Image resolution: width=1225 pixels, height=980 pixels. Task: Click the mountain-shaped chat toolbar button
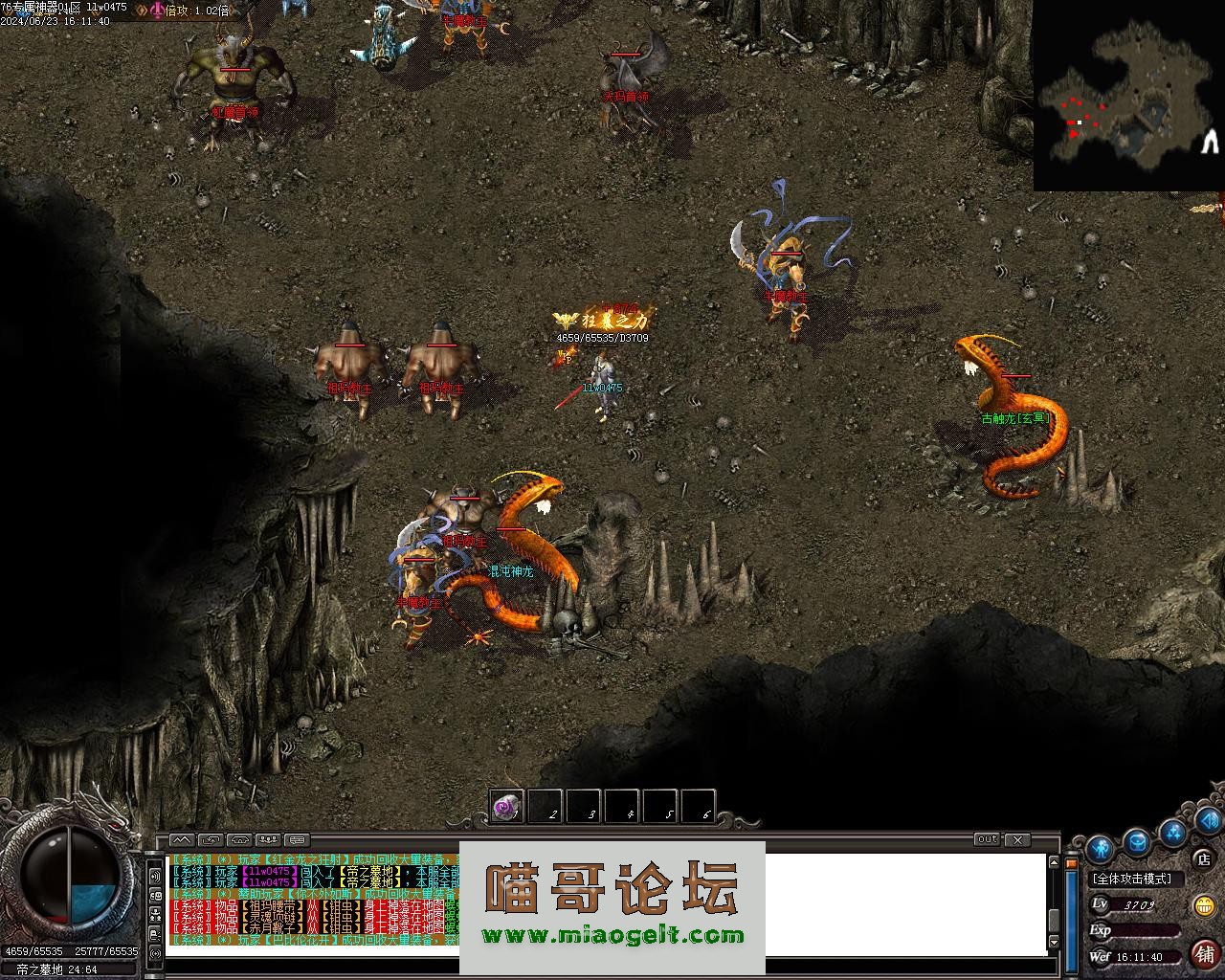click(181, 840)
